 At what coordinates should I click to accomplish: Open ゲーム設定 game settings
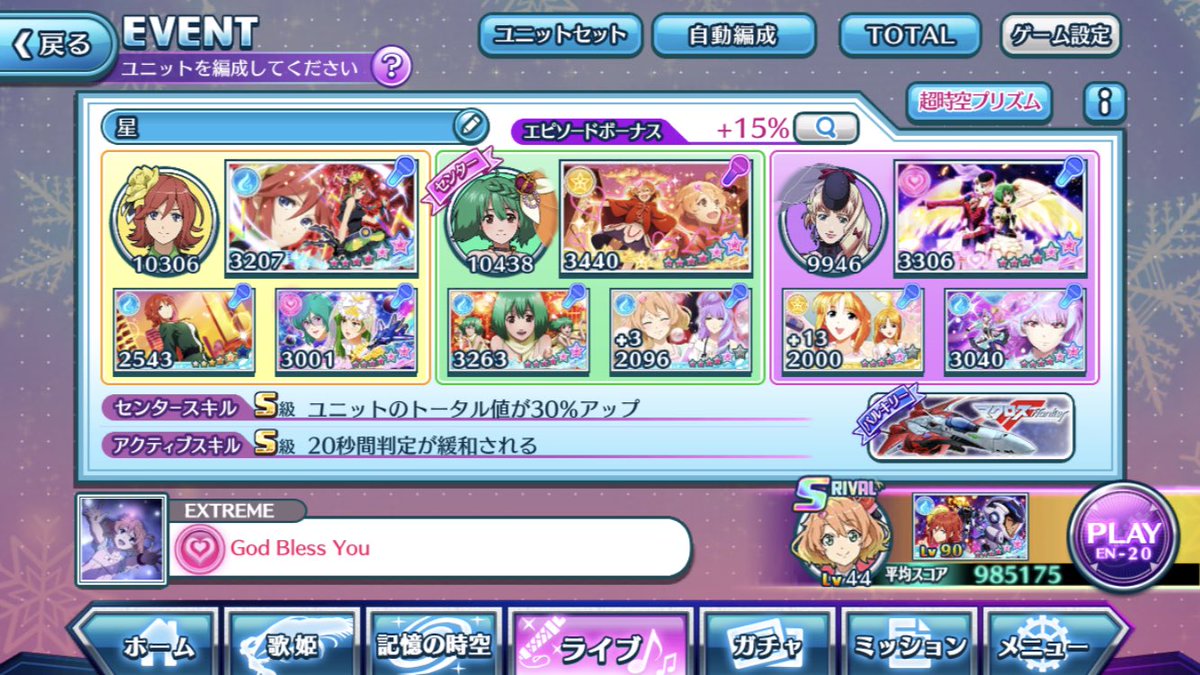(1060, 36)
